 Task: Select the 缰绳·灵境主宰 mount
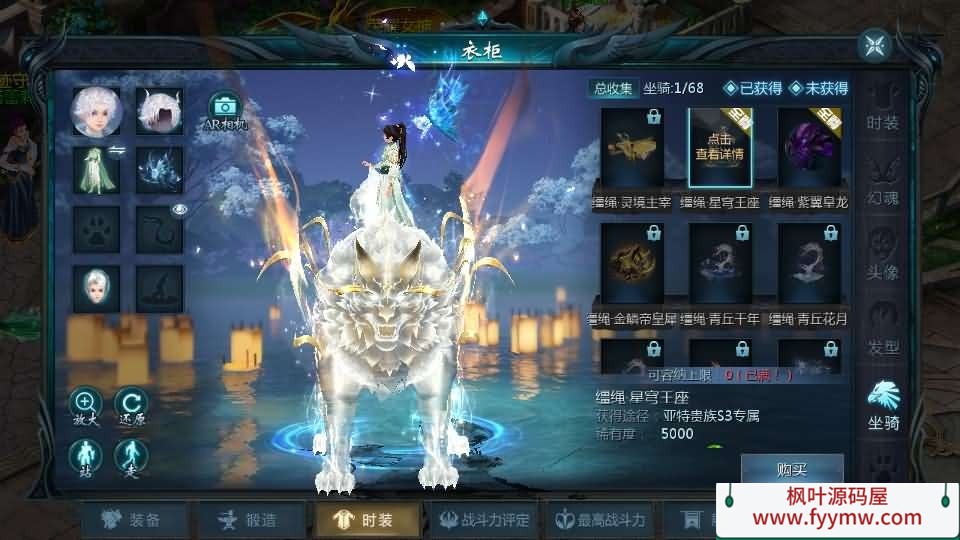tap(631, 148)
